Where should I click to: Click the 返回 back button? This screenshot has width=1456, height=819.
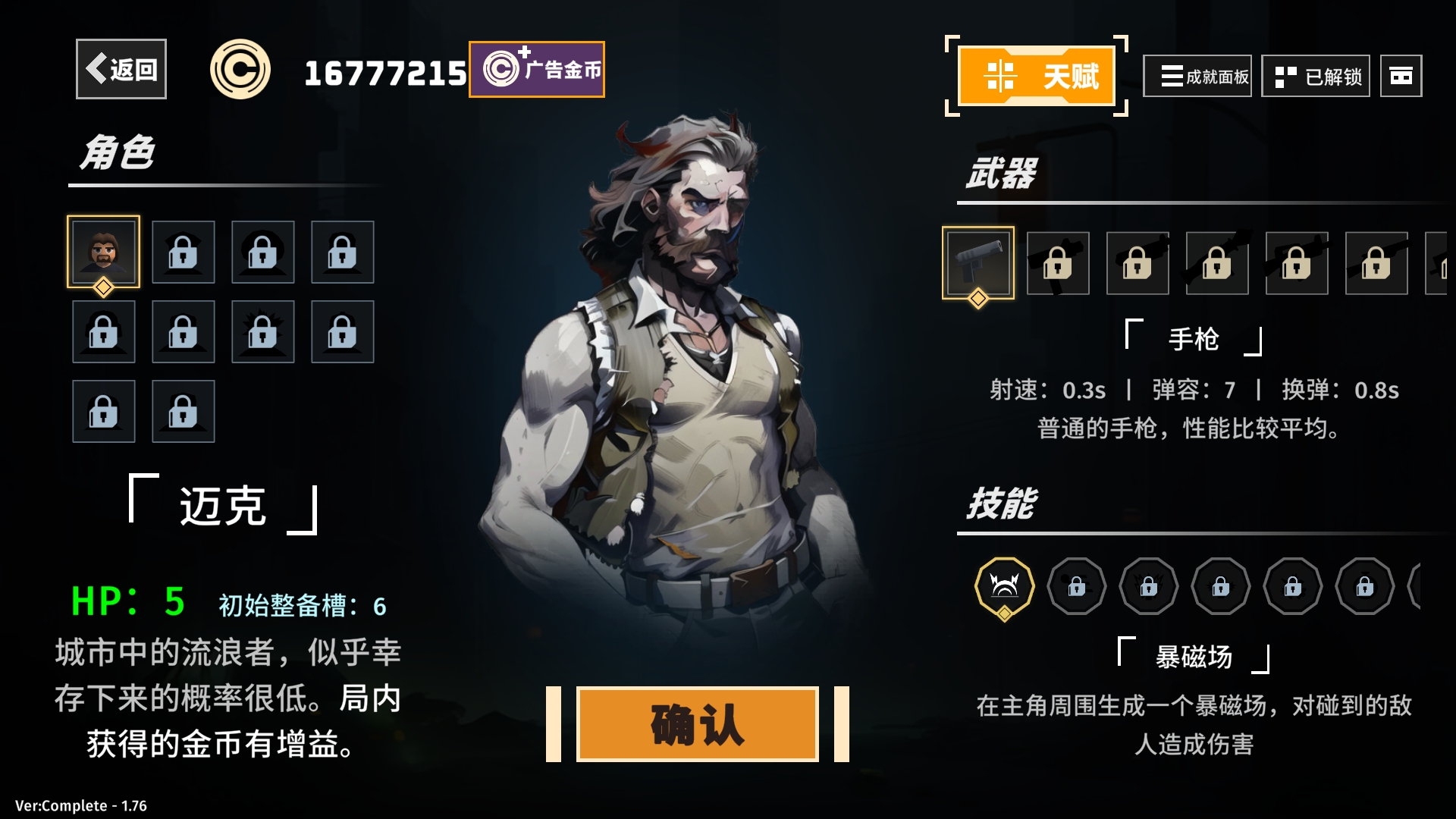(x=121, y=70)
